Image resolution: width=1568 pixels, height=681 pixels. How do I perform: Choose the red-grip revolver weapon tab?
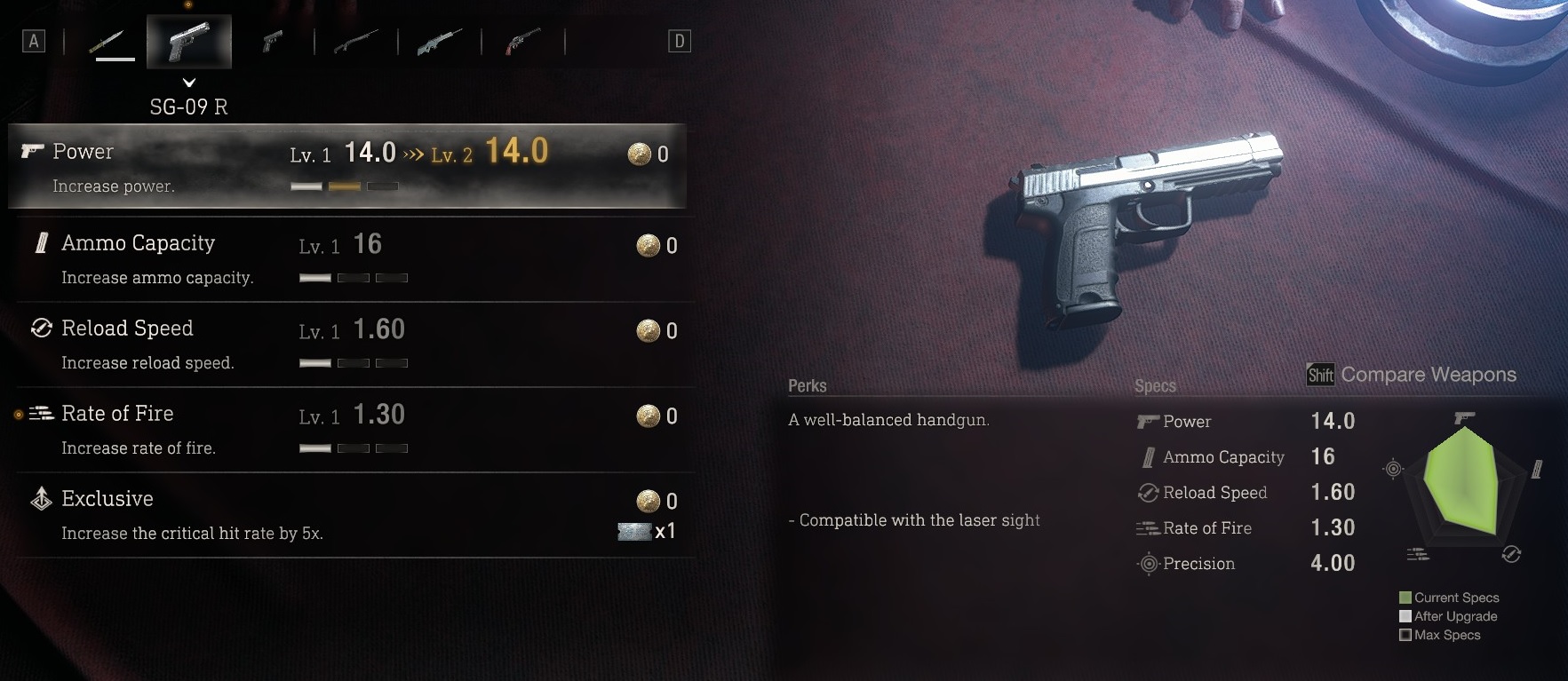point(522,42)
